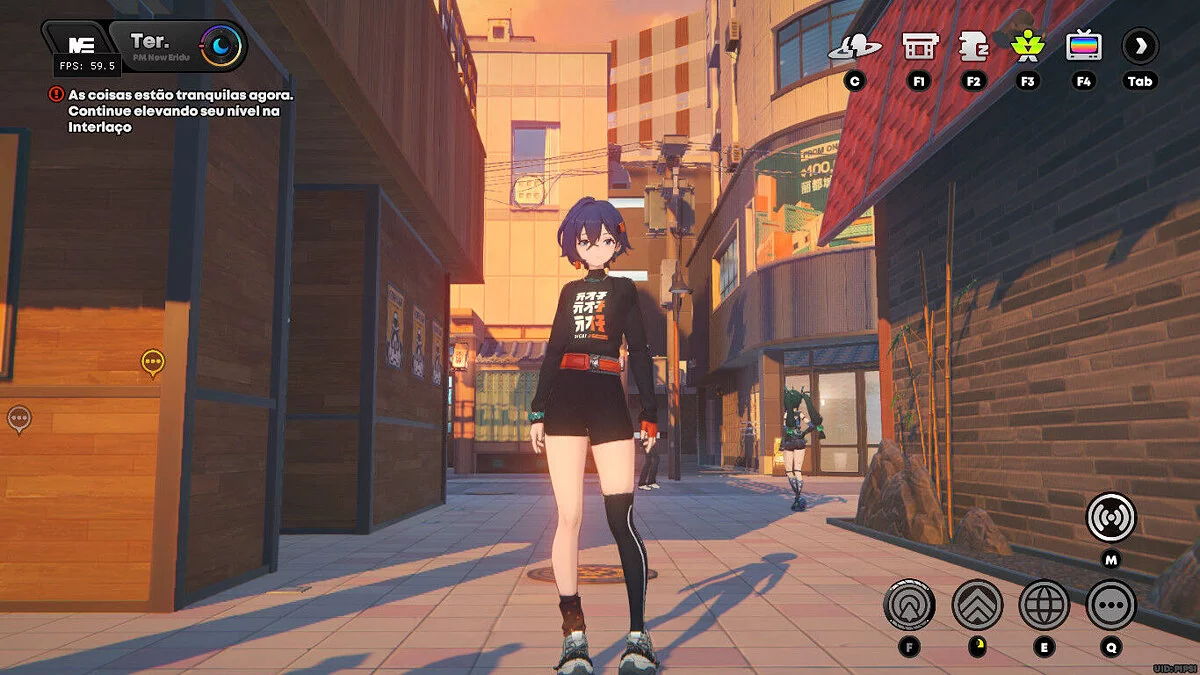Screen dimensions: 1200x675
Task: Click the yellow speech bubble marker on the wall
Action: coord(152,361)
